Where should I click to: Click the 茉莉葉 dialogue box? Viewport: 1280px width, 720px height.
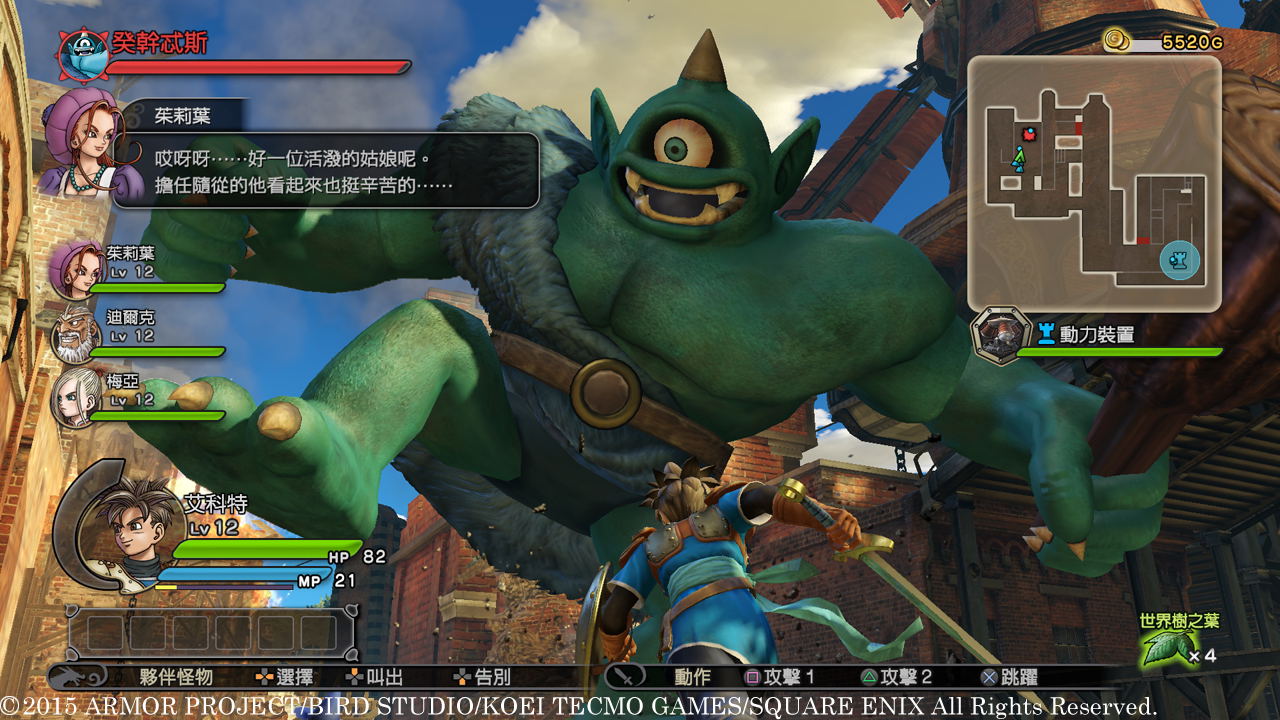tap(326, 170)
